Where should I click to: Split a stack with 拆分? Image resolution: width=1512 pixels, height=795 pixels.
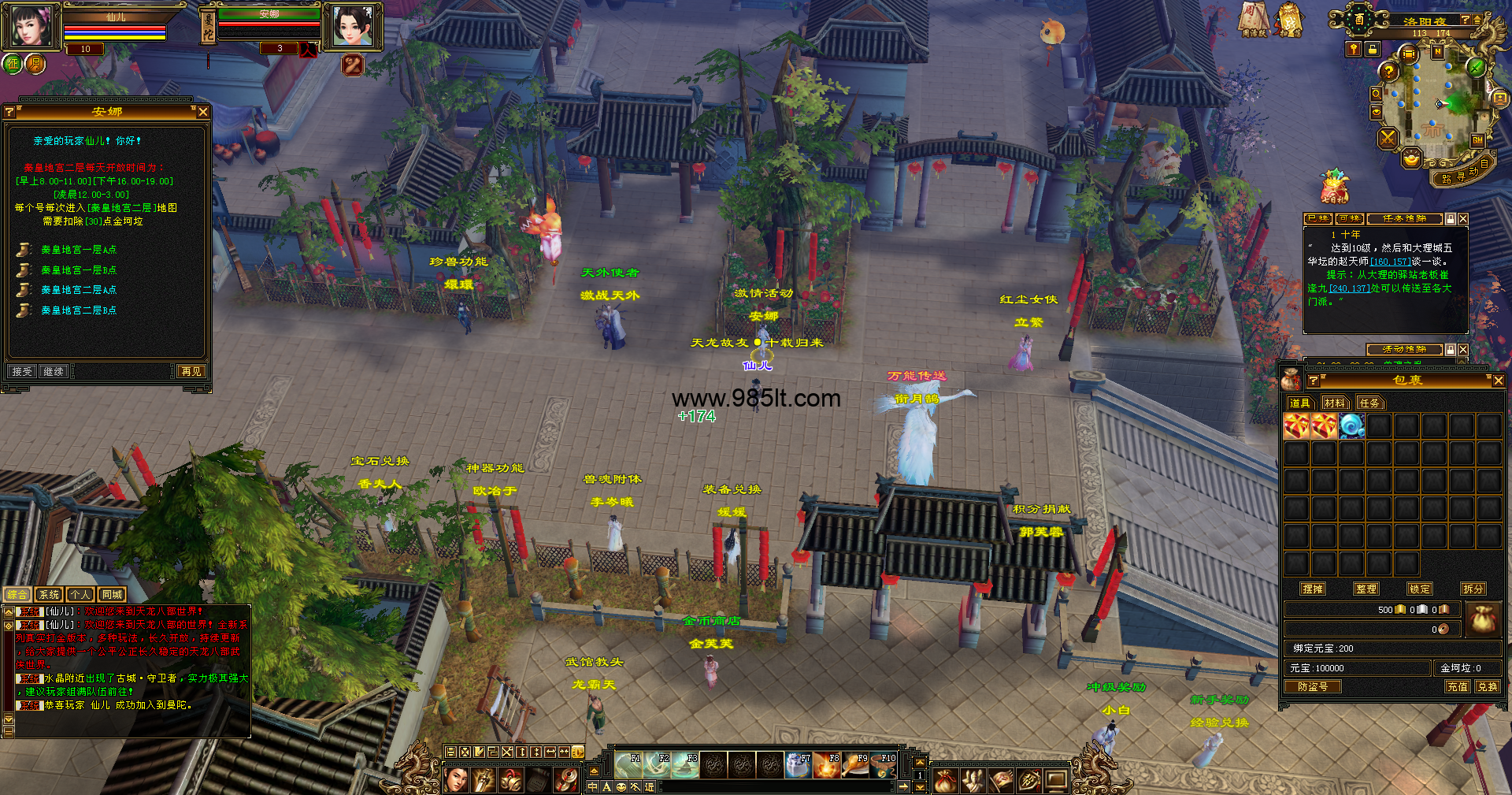[1473, 589]
